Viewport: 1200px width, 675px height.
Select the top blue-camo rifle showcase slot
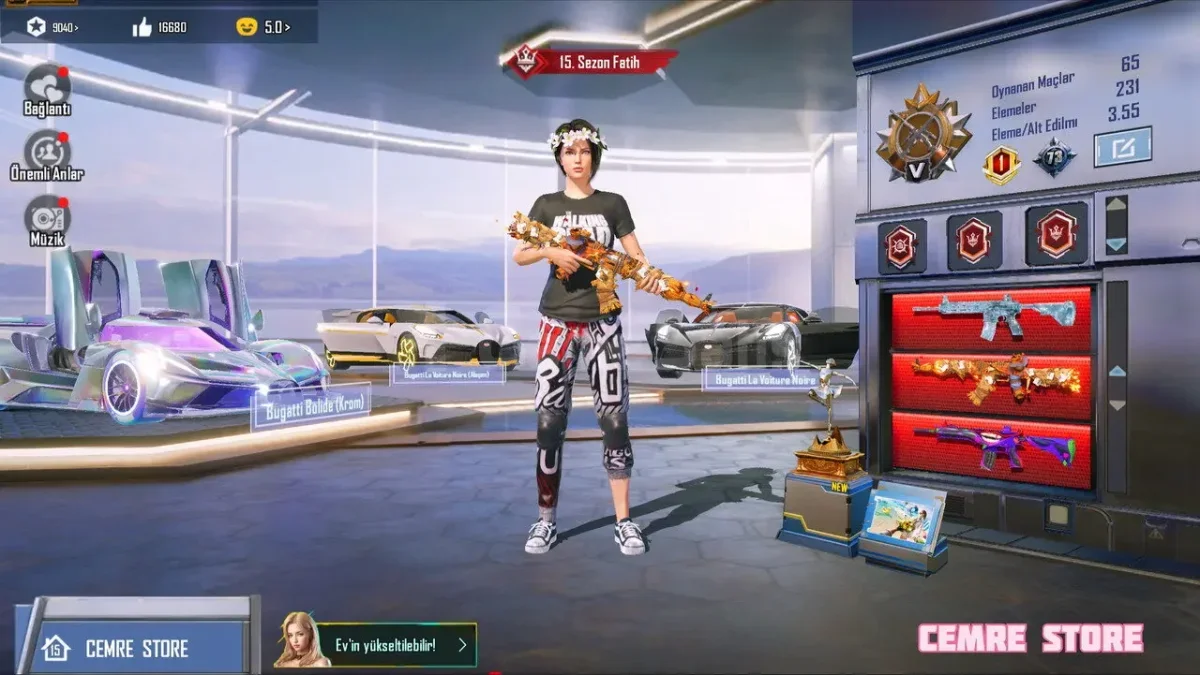pyautogui.click(x=991, y=319)
